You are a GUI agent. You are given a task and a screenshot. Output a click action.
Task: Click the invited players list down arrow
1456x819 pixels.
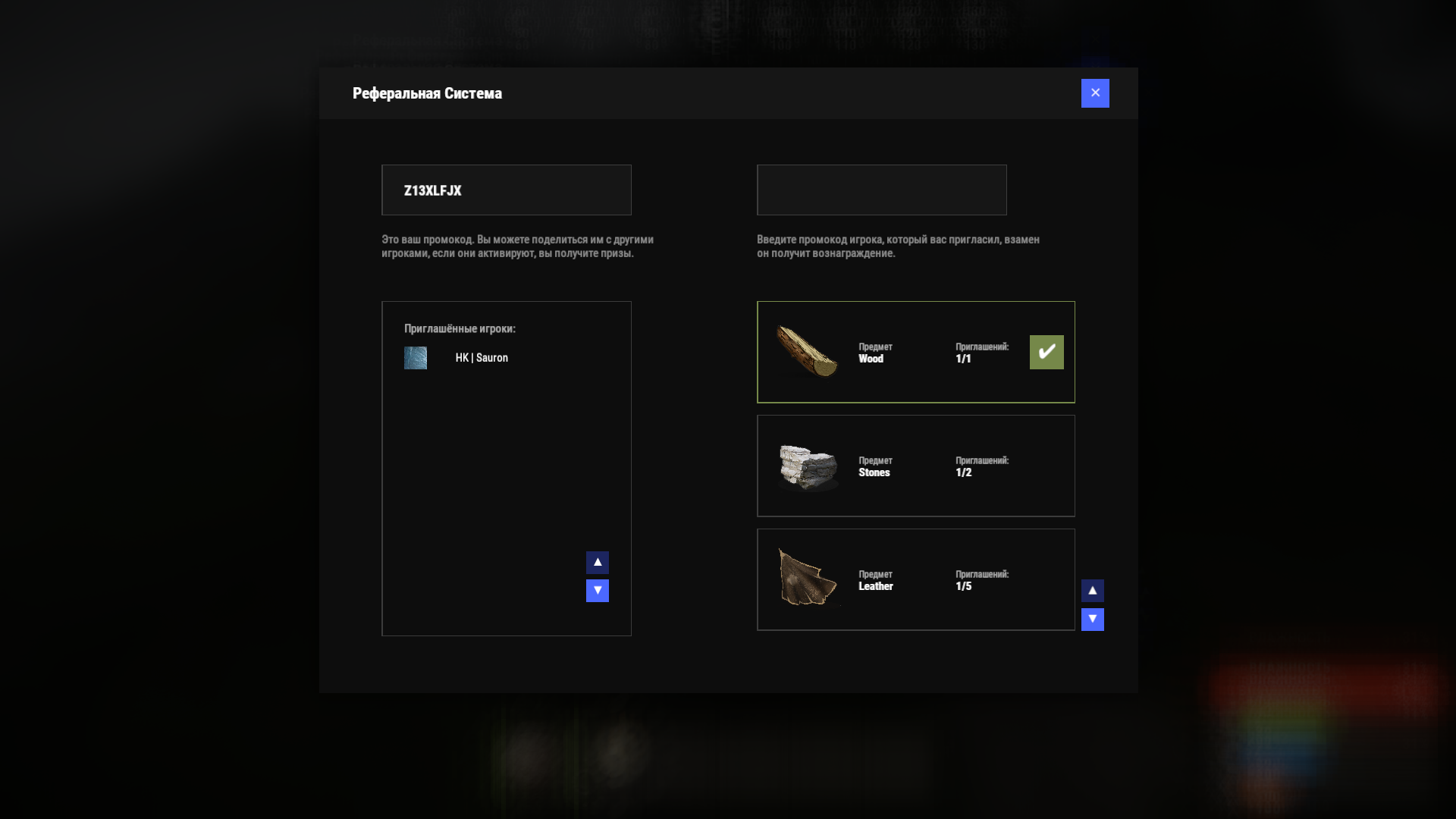coord(598,591)
